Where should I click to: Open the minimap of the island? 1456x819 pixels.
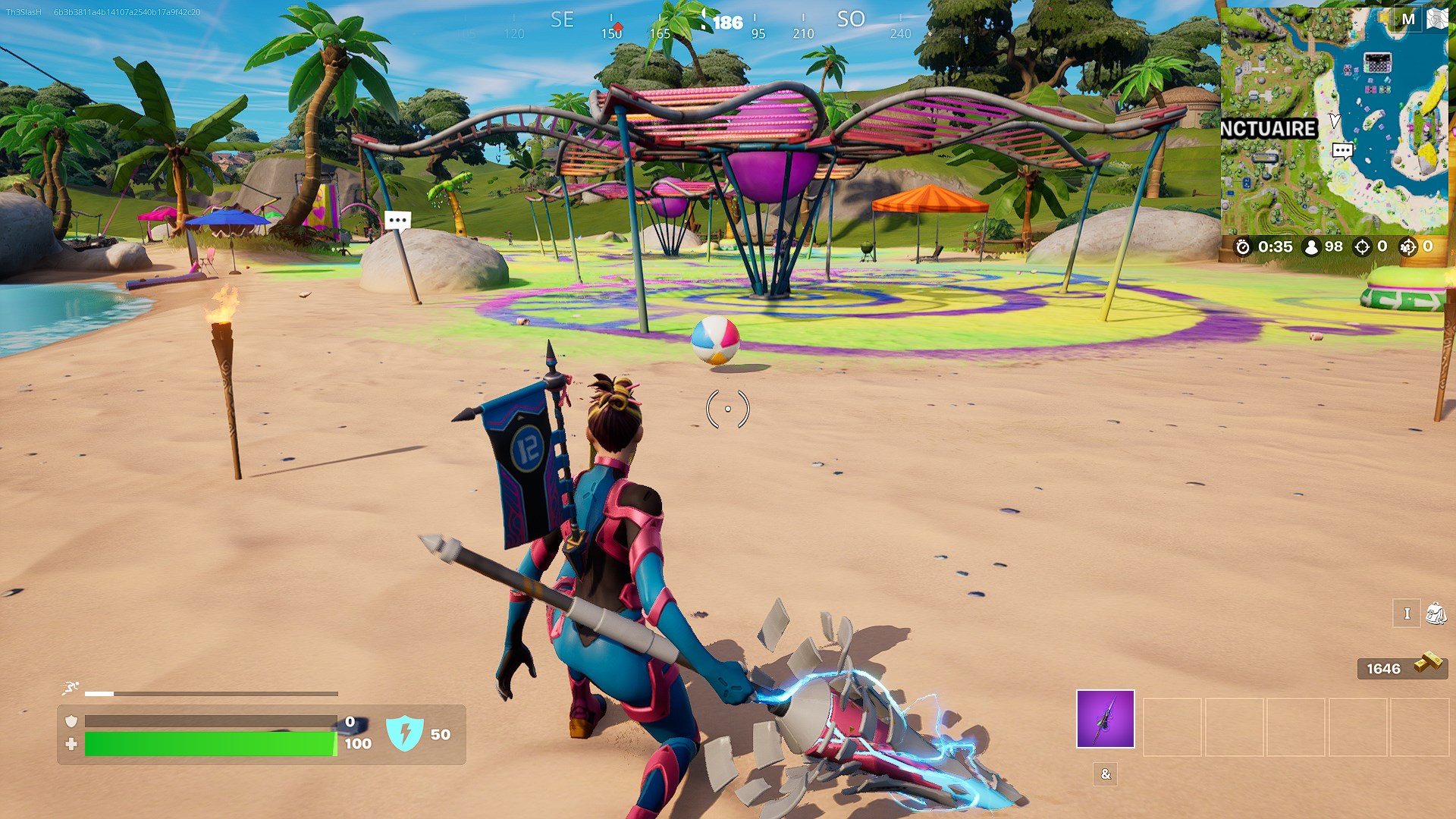coord(1333,121)
